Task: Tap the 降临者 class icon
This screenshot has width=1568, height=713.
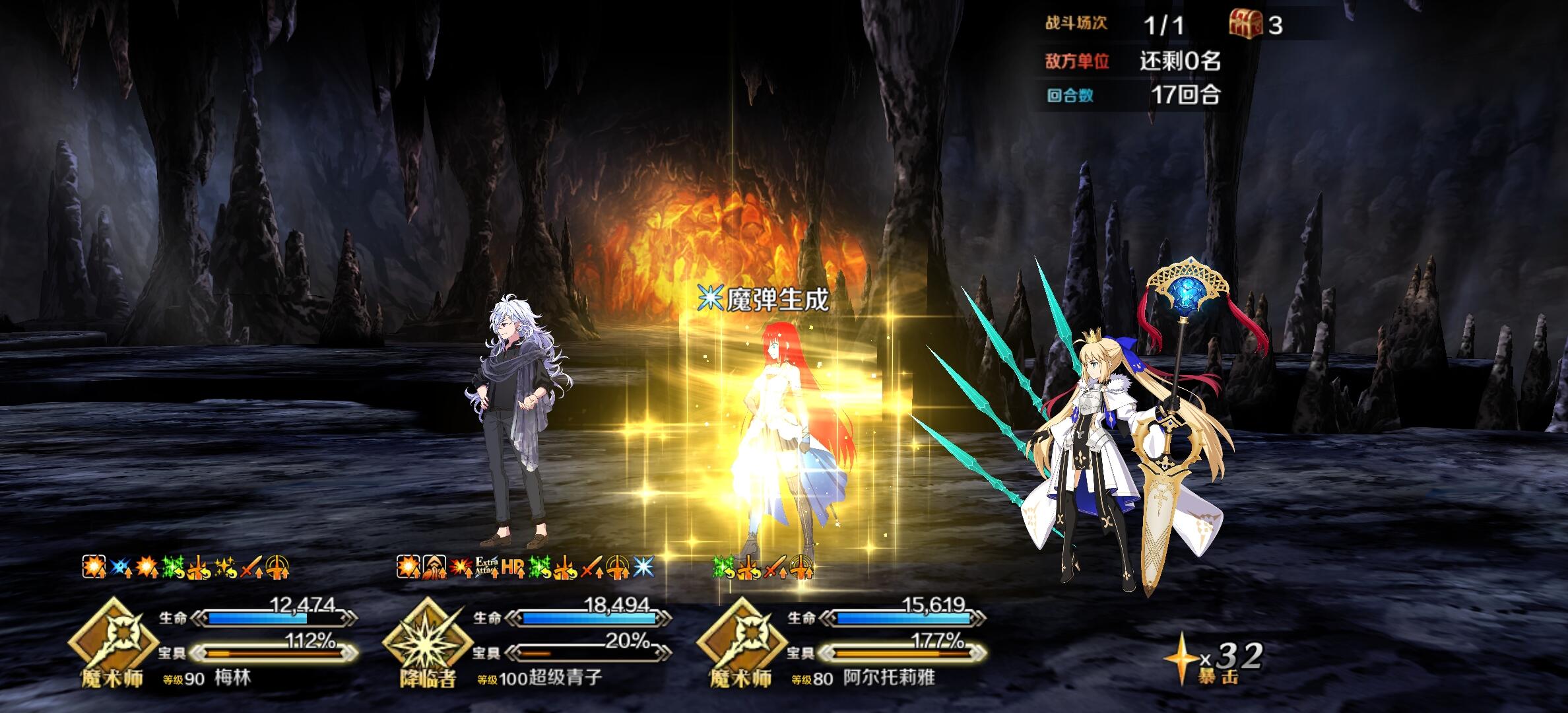Action: [x=426, y=639]
